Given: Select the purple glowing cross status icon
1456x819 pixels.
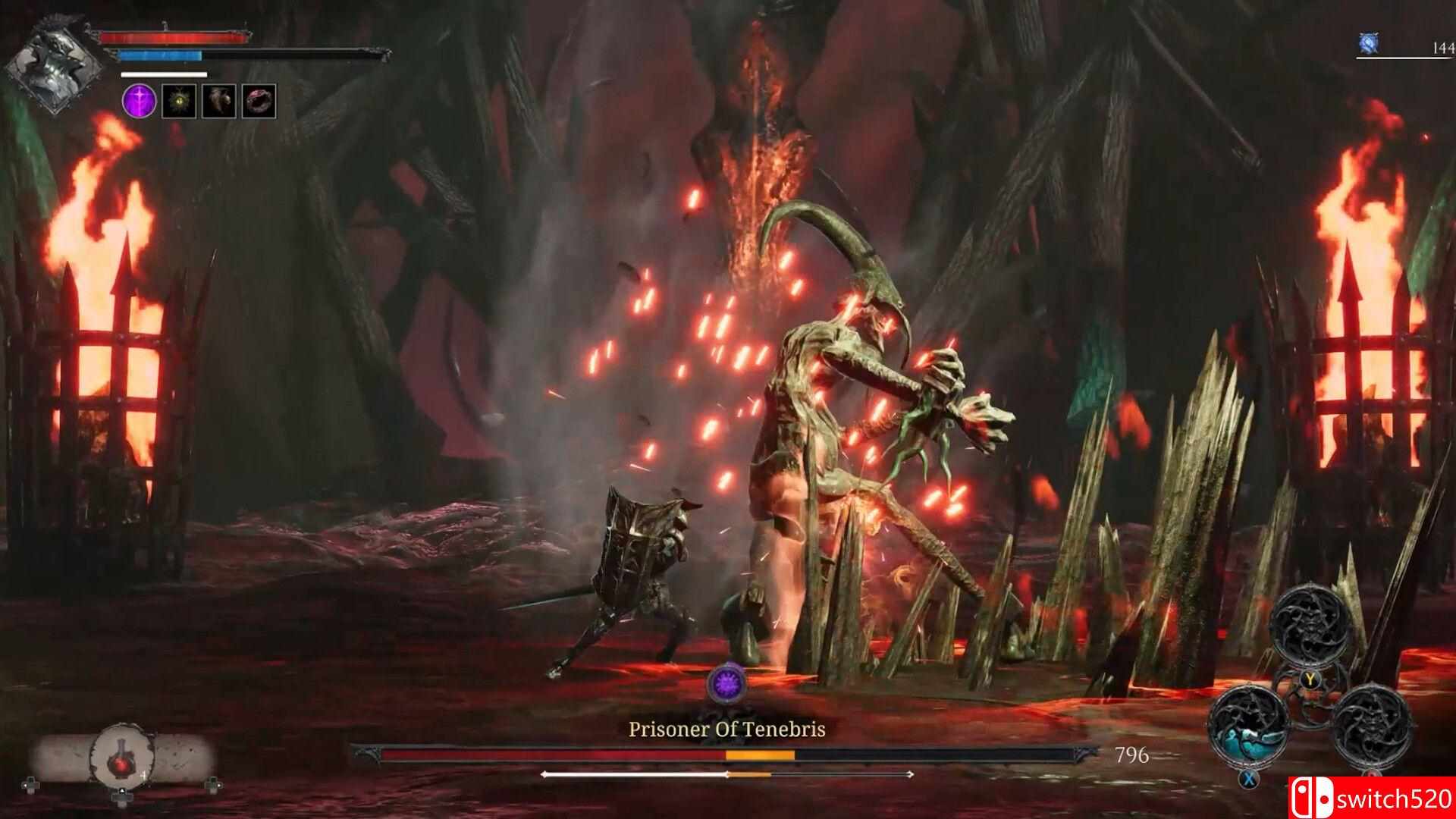Looking at the screenshot, I should (140, 101).
